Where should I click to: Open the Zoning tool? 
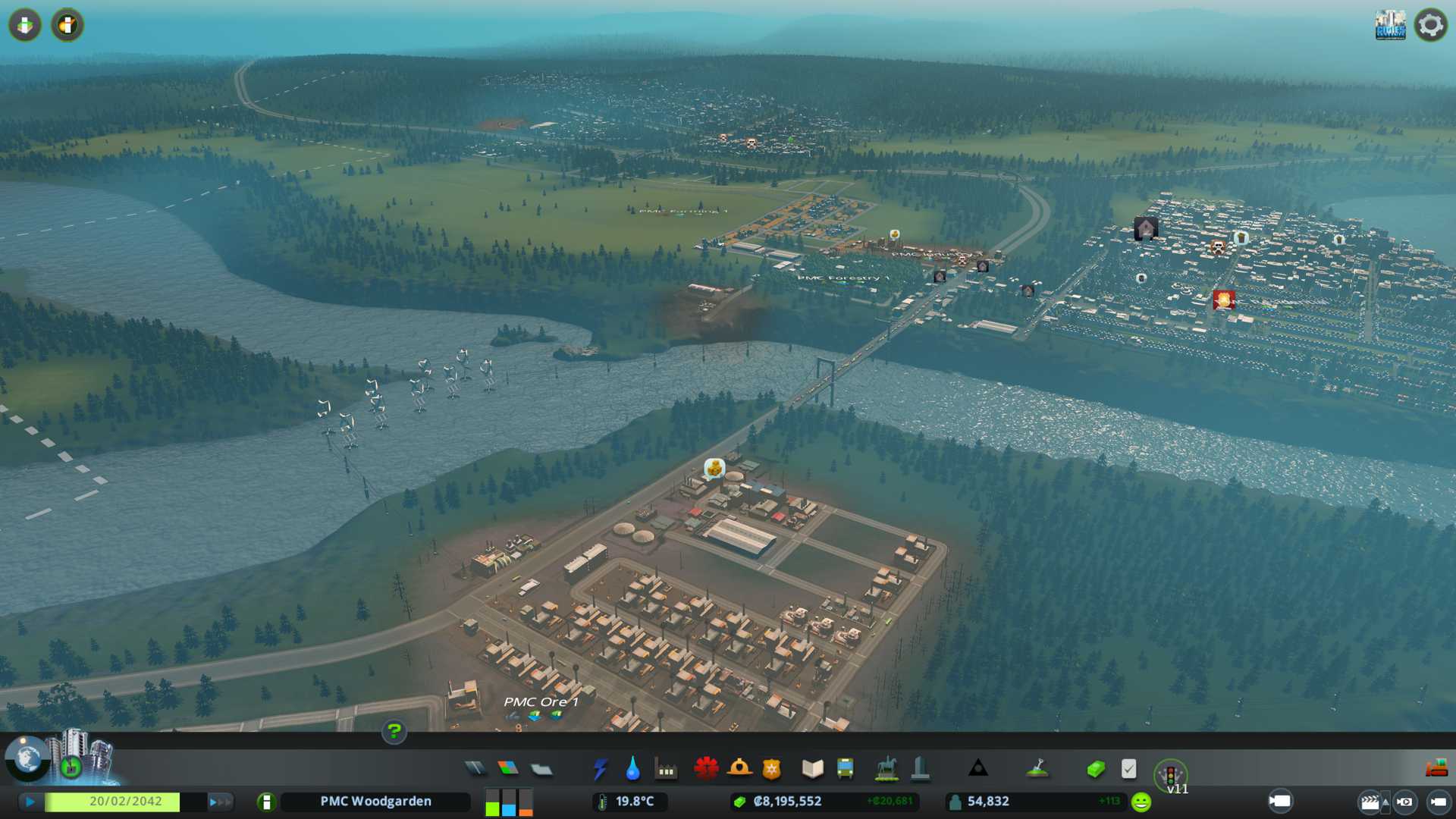(508, 769)
